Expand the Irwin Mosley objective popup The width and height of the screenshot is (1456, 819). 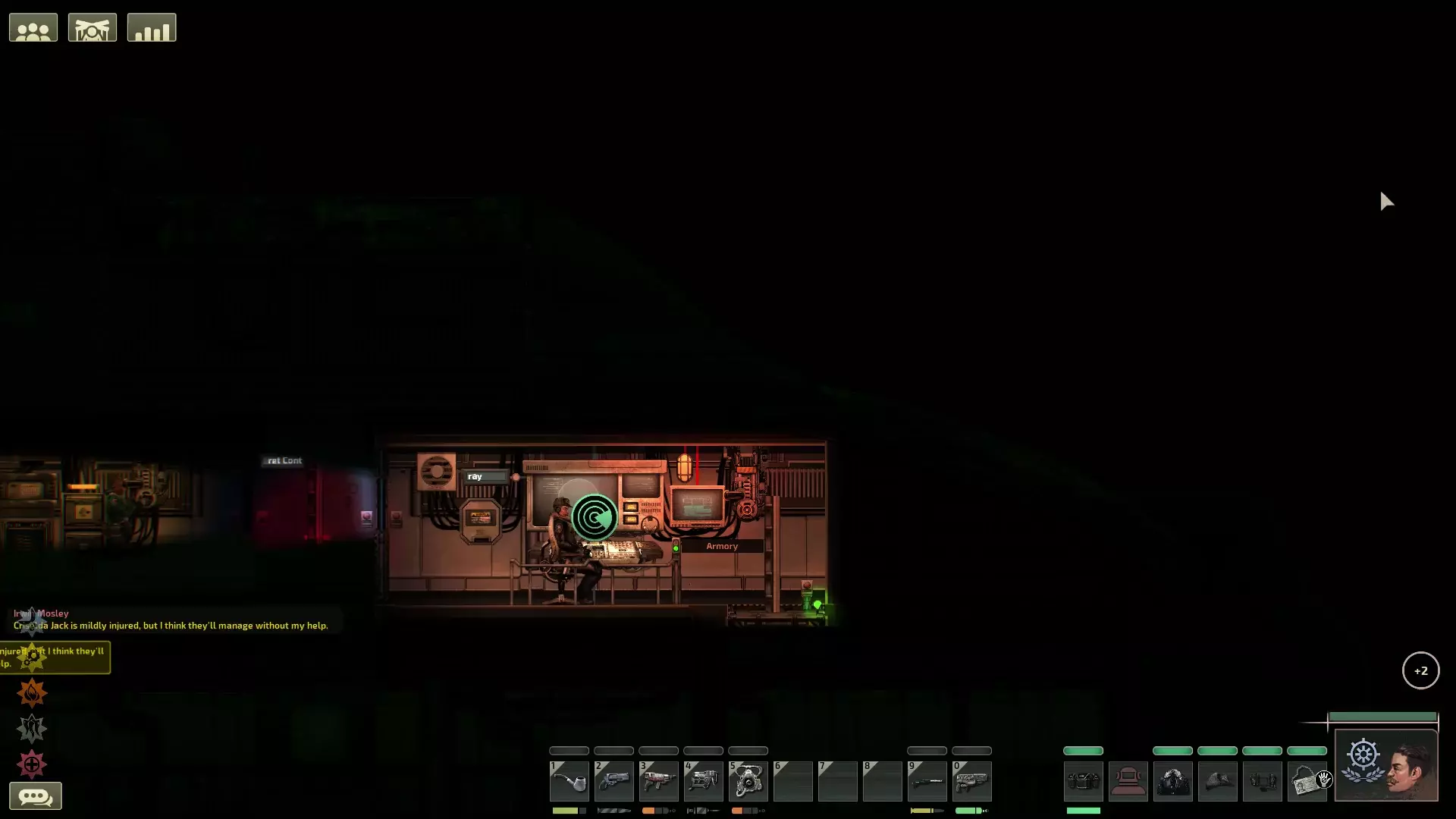[x=30, y=620]
